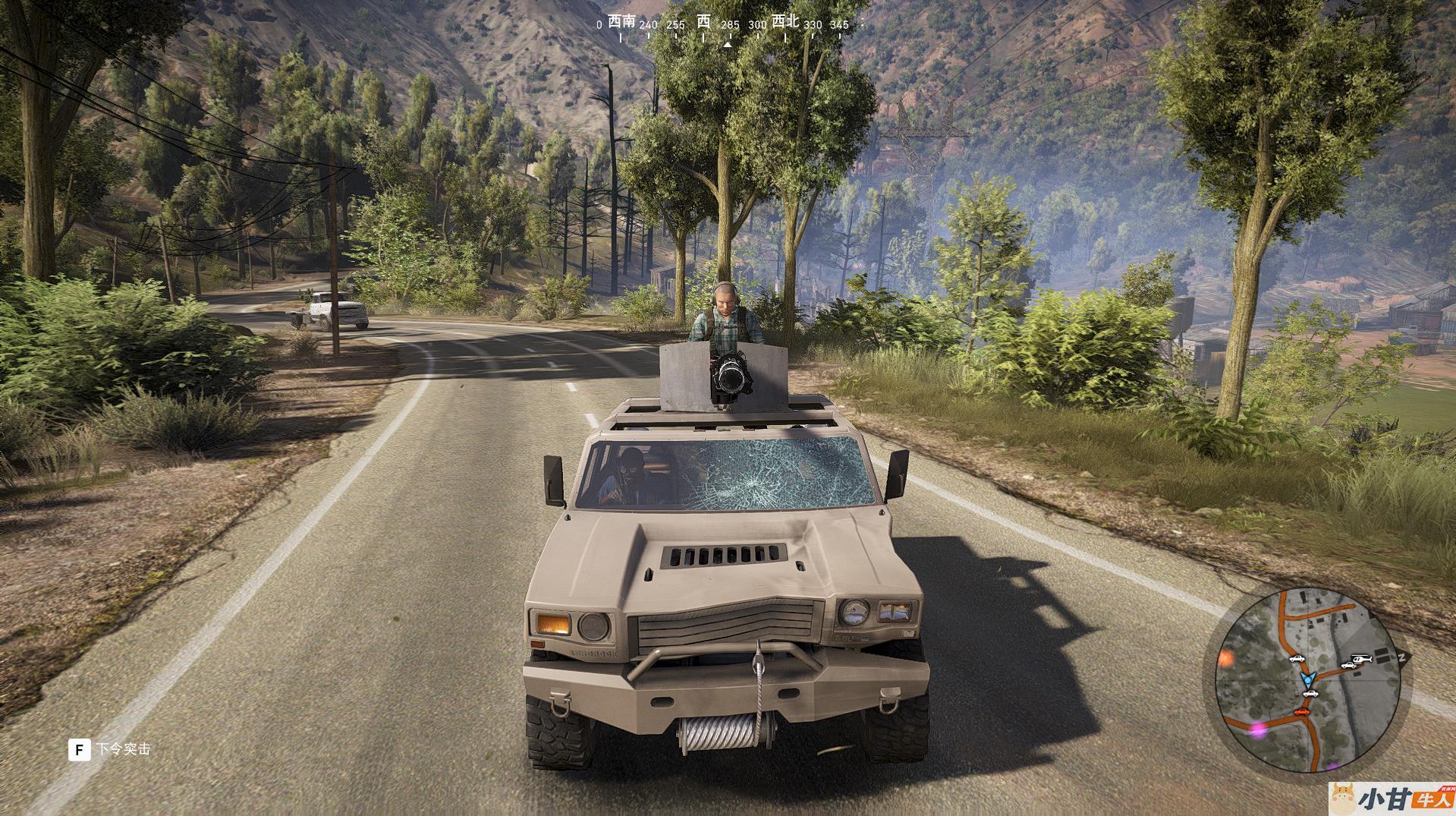Click the N north indicator on the minimap rim
Image resolution: width=1456 pixels, height=816 pixels.
click(x=1403, y=657)
